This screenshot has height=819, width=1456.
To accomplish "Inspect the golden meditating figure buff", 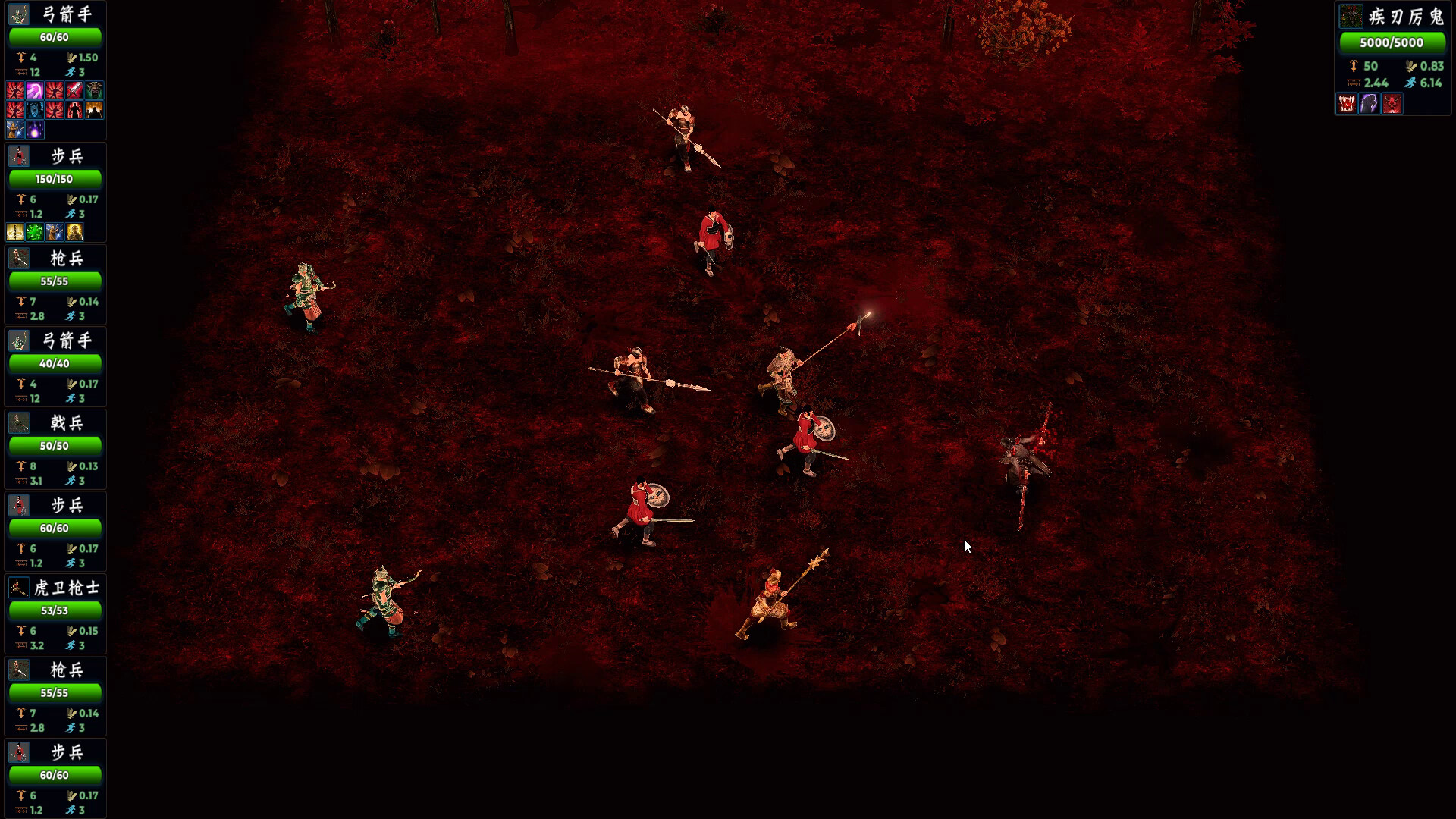I will coord(74,232).
